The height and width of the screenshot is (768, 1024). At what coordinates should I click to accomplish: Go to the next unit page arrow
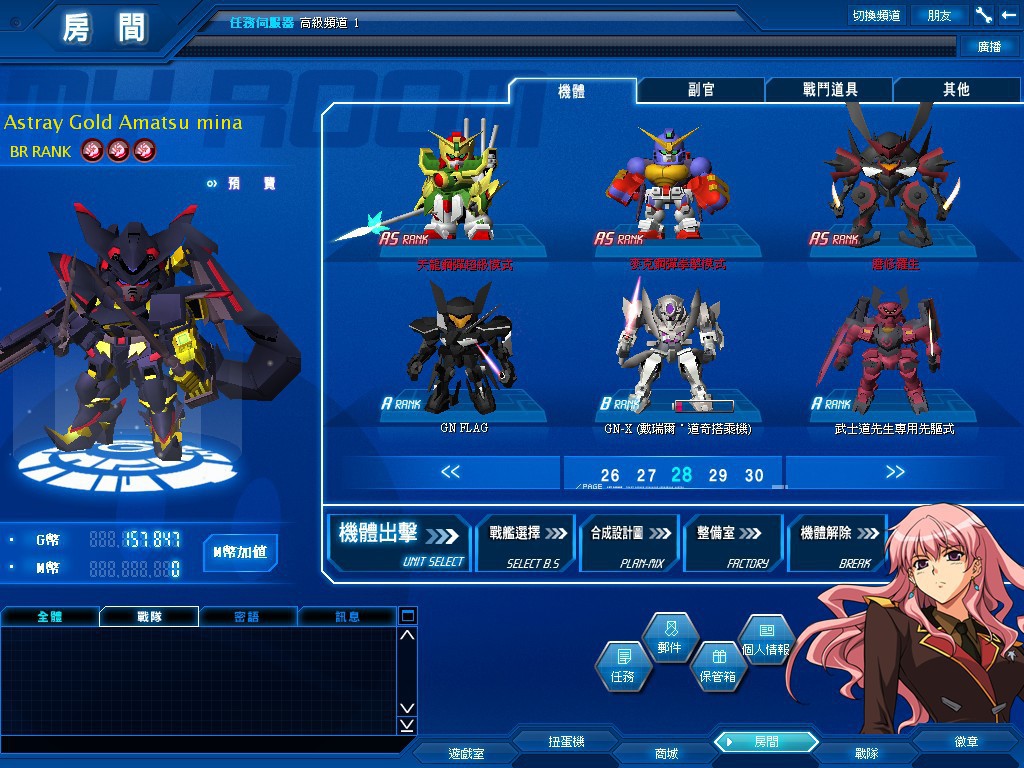coord(894,472)
